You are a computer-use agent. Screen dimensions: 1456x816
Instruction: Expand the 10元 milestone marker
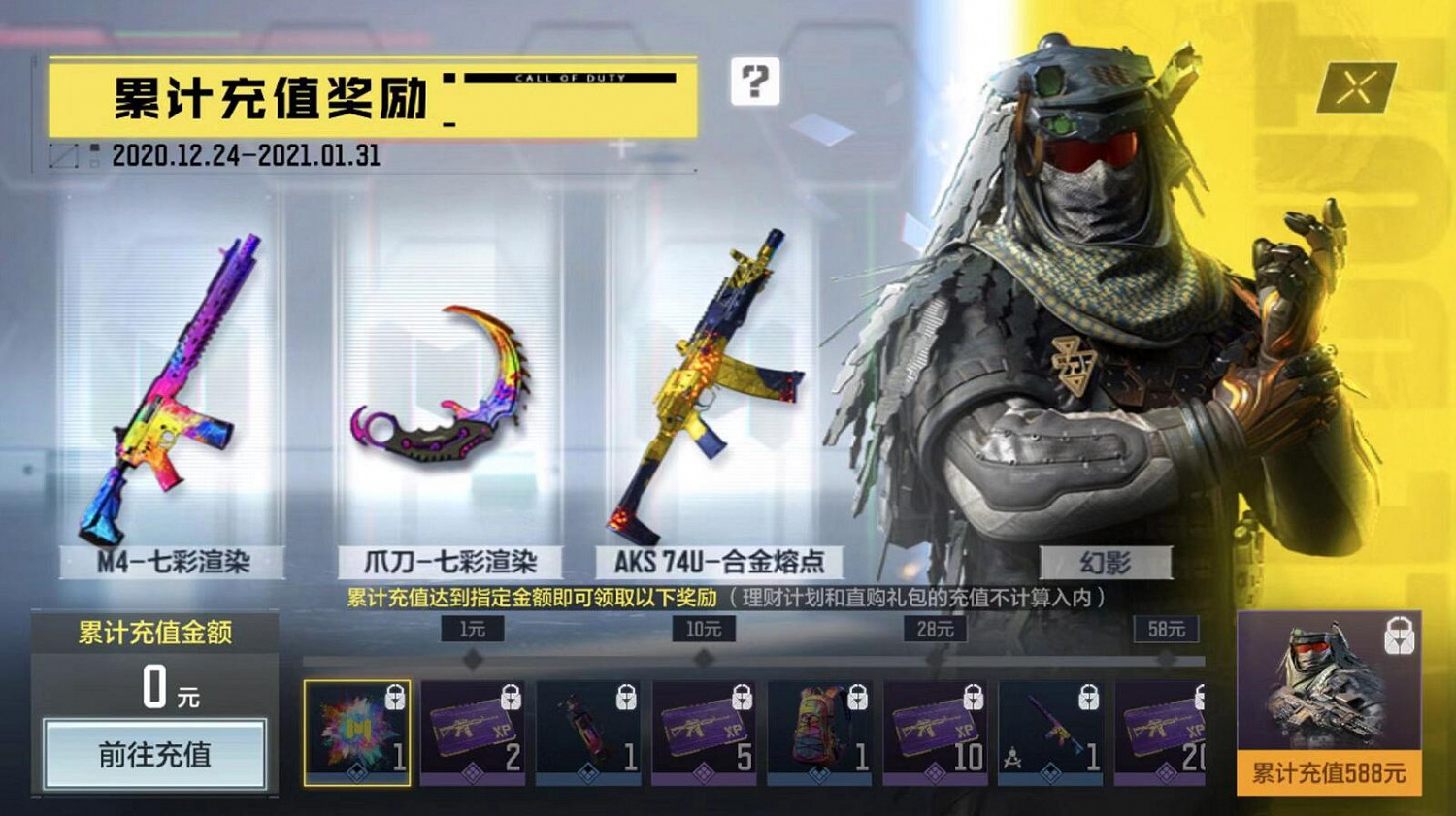[702, 630]
